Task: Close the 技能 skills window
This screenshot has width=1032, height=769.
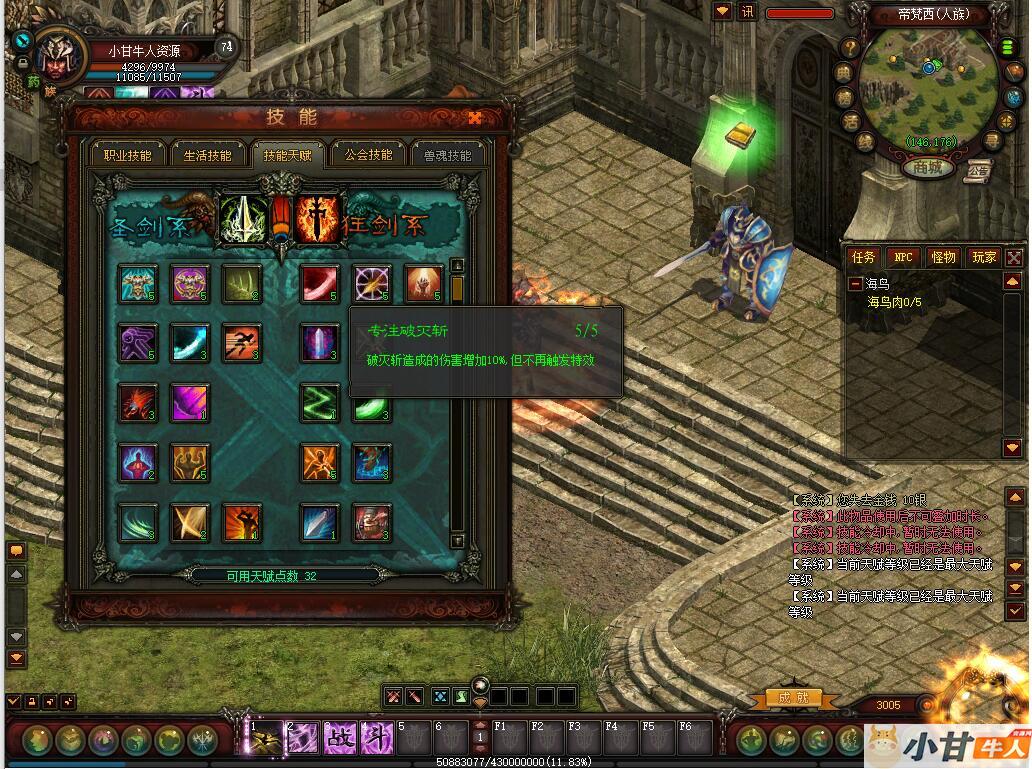Action: (475, 118)
